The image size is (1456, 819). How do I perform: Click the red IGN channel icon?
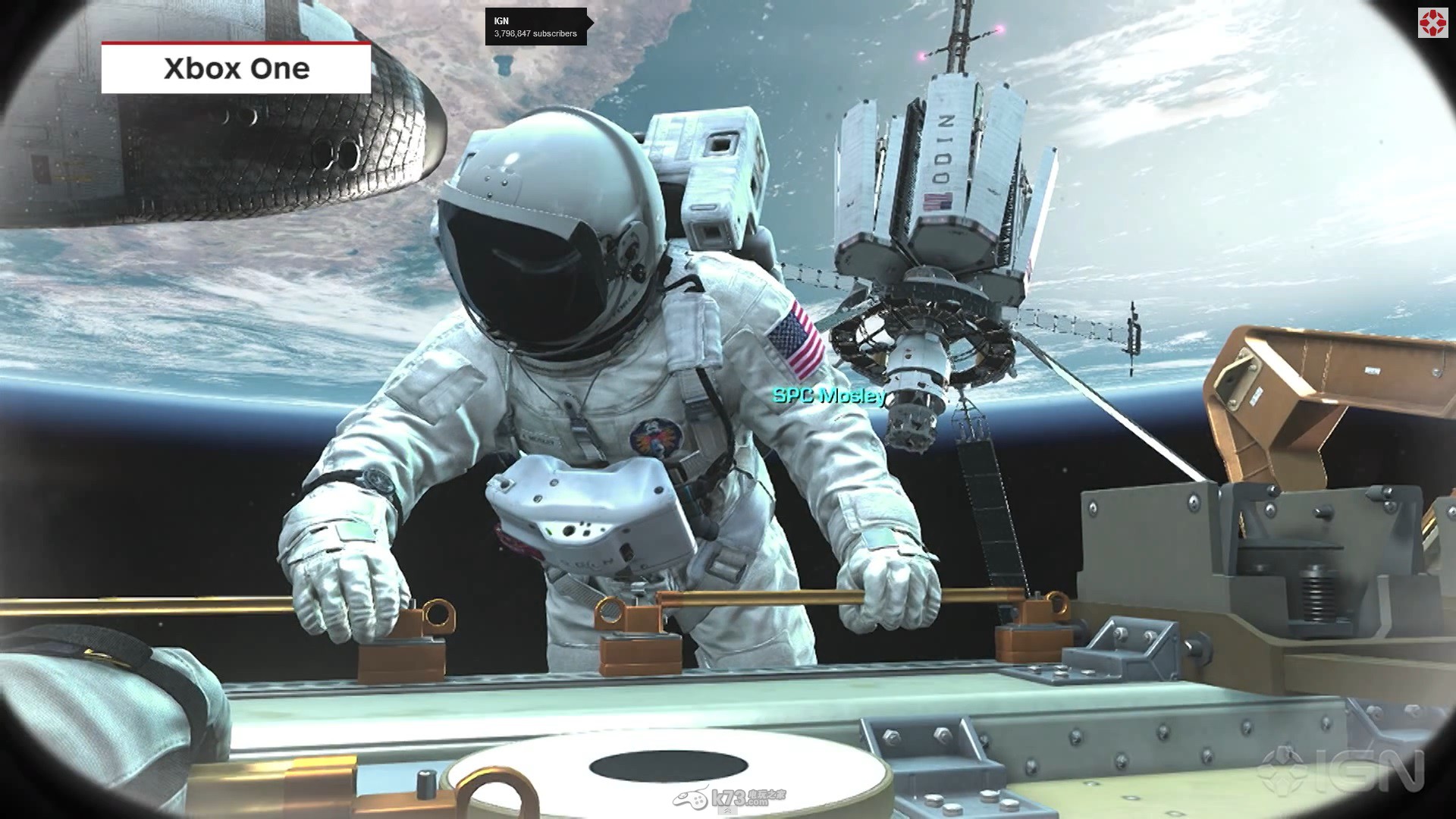tap(1432, 24)
